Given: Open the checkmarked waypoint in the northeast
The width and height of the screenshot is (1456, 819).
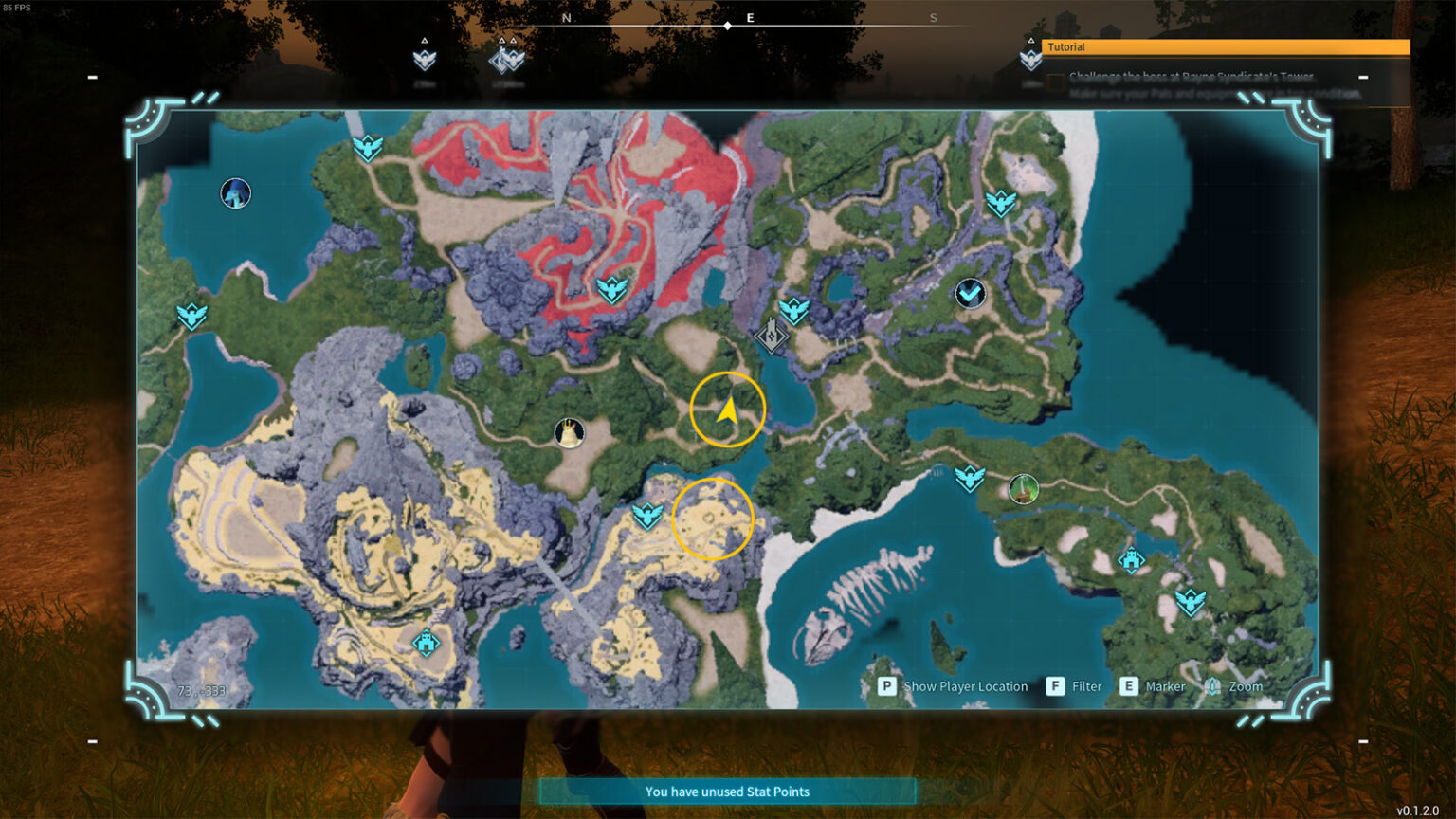Looking at the screenshot, I should 969,294.
